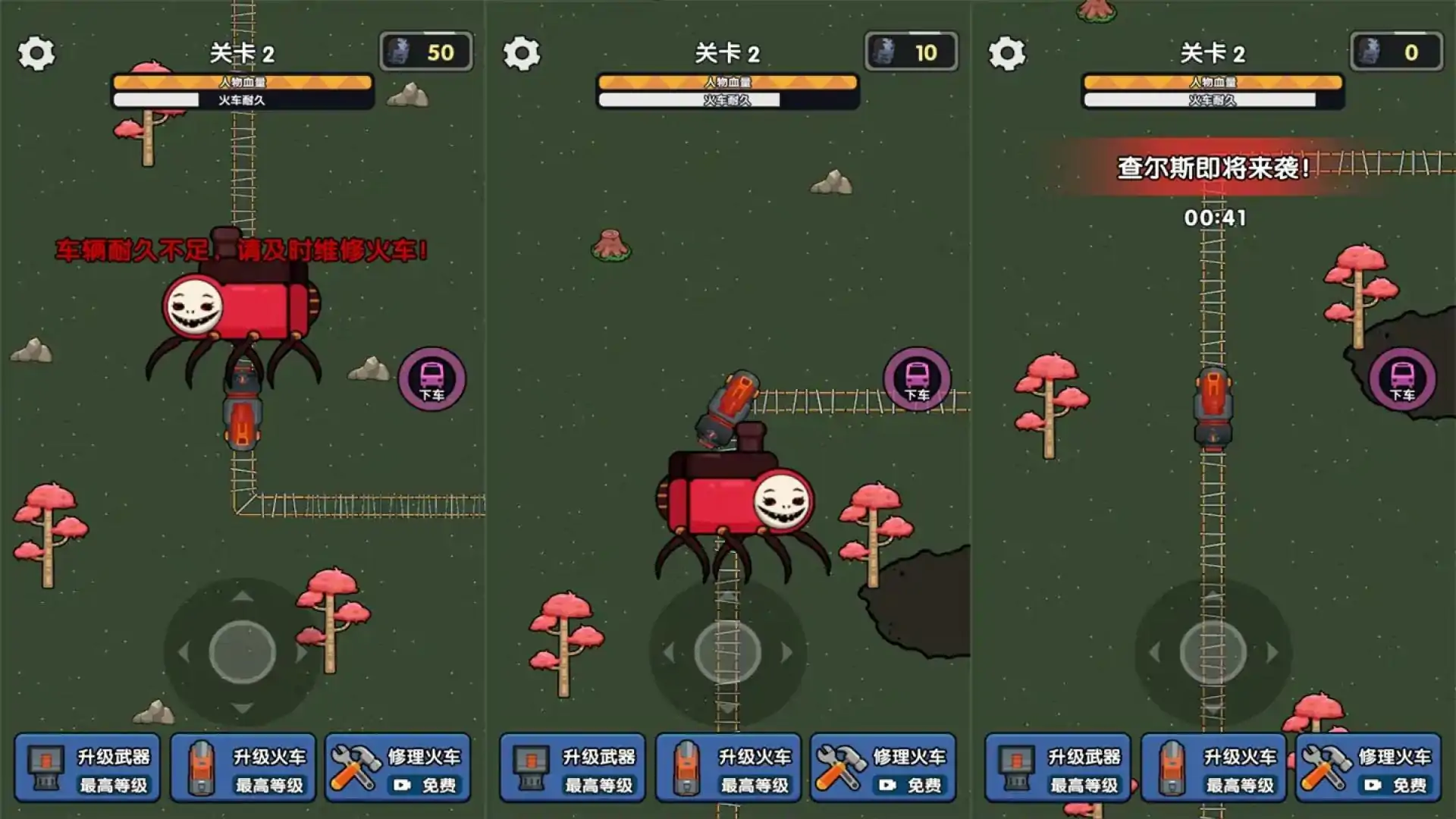Viewport: 1456px width, 819px height.
Task: Click the currency counter showing 0 on the right
Action: click(x=1395, y=52)
